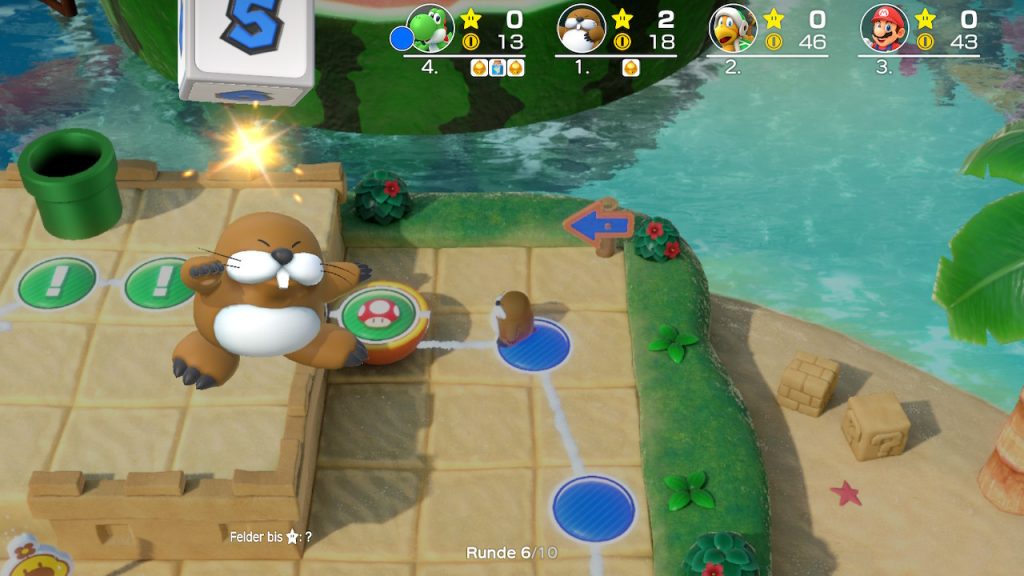Choose the blue bottle item under Yoshi
1024x576 pixels.
(497, 68)
